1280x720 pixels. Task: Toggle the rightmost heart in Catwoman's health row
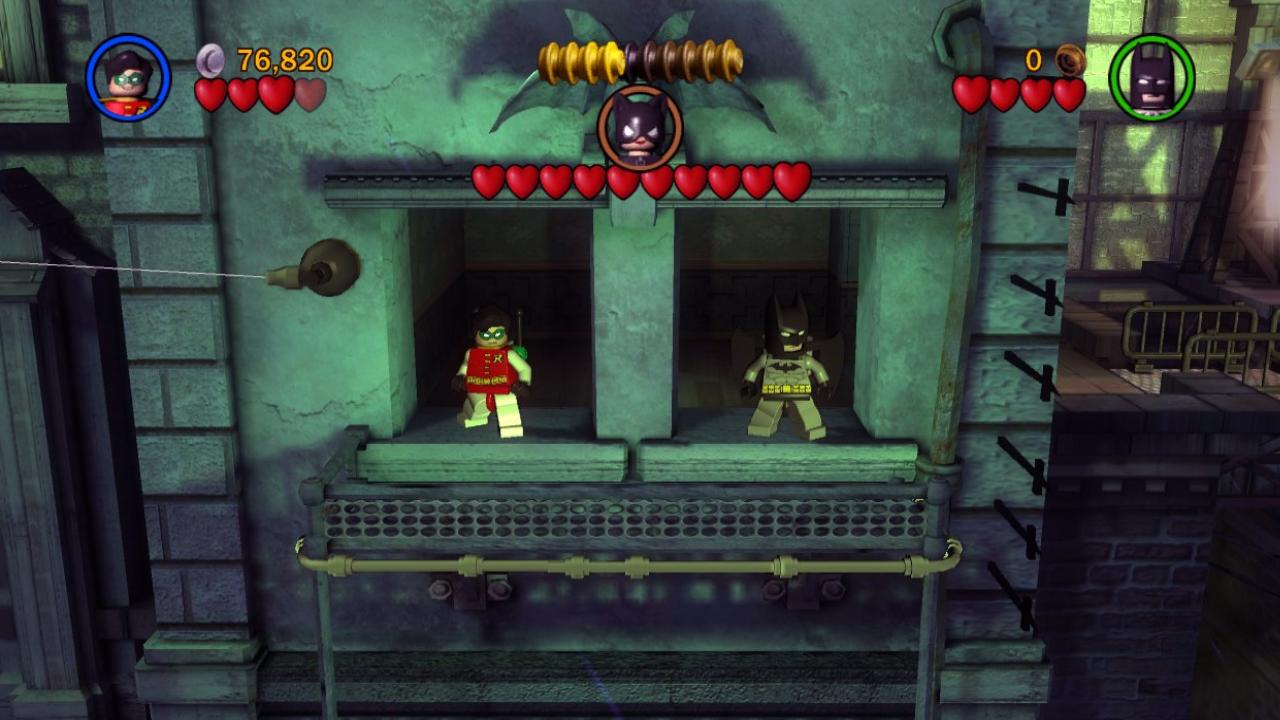click(794, 180)
